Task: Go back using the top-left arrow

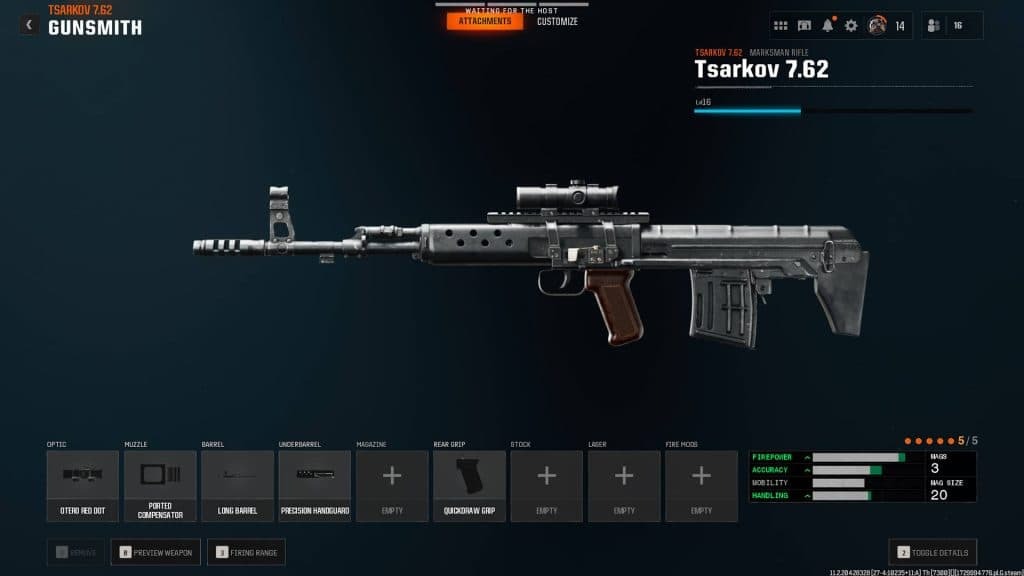Action: (29, 25)
